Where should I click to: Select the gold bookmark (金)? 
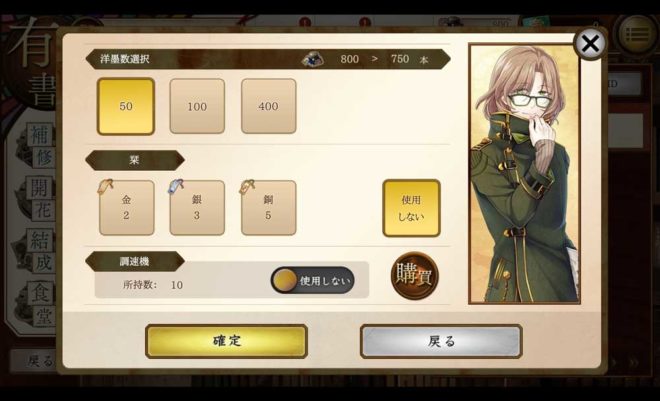tap(126, 208)
